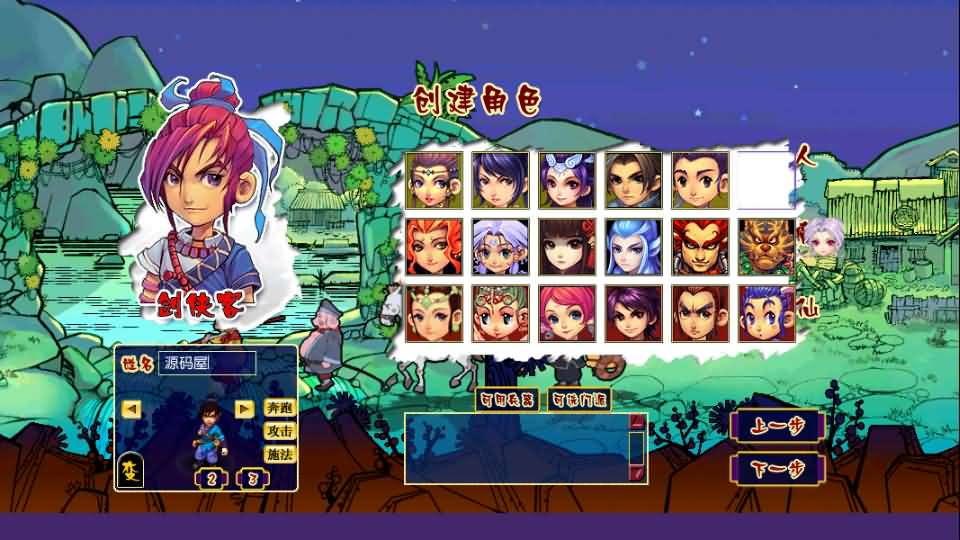
Task: Rotate character preview with left arrow
Action: click(131, 408)
